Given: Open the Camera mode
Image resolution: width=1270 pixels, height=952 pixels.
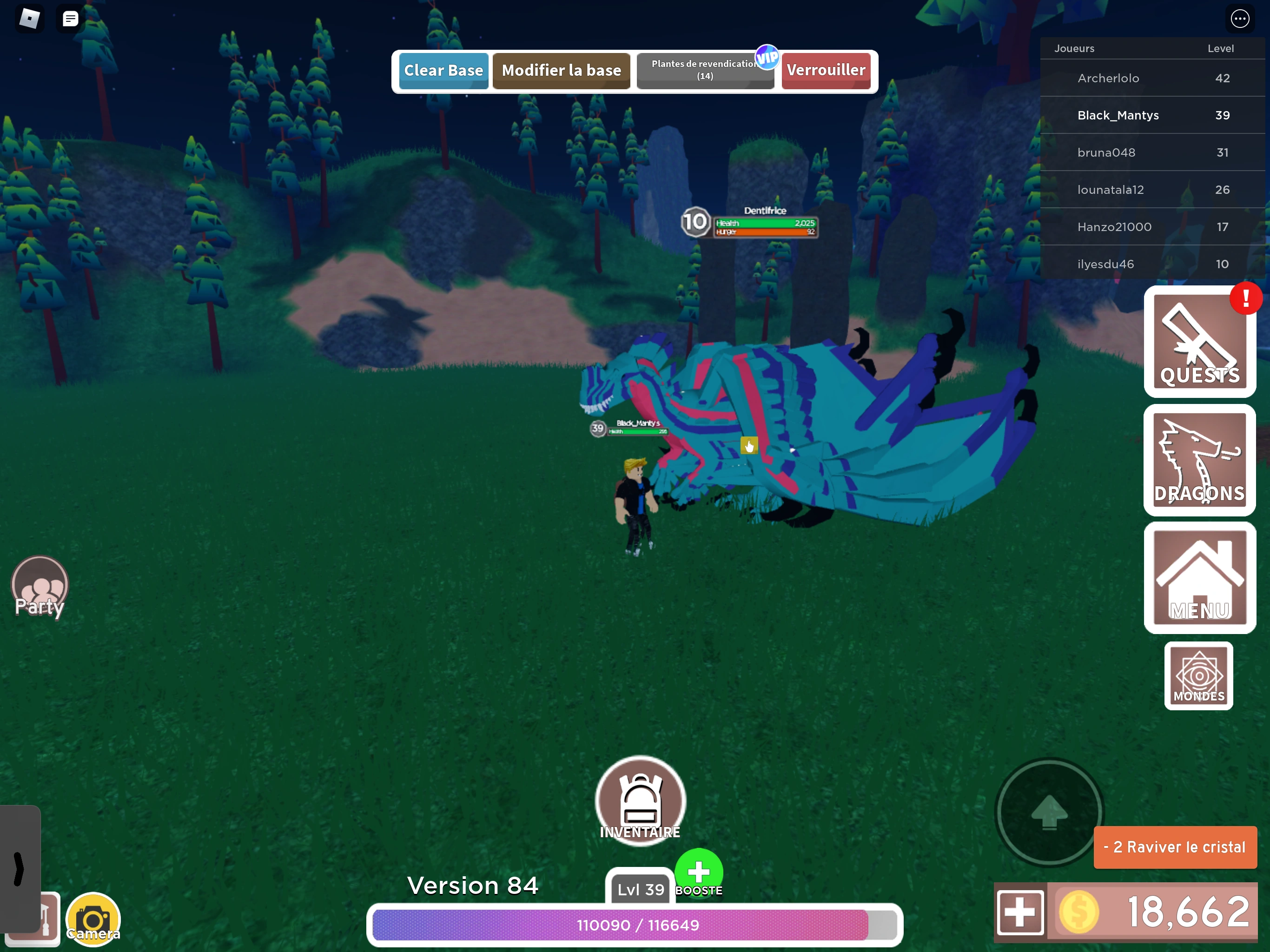Looking at the screenshot, I should (93, 919).
